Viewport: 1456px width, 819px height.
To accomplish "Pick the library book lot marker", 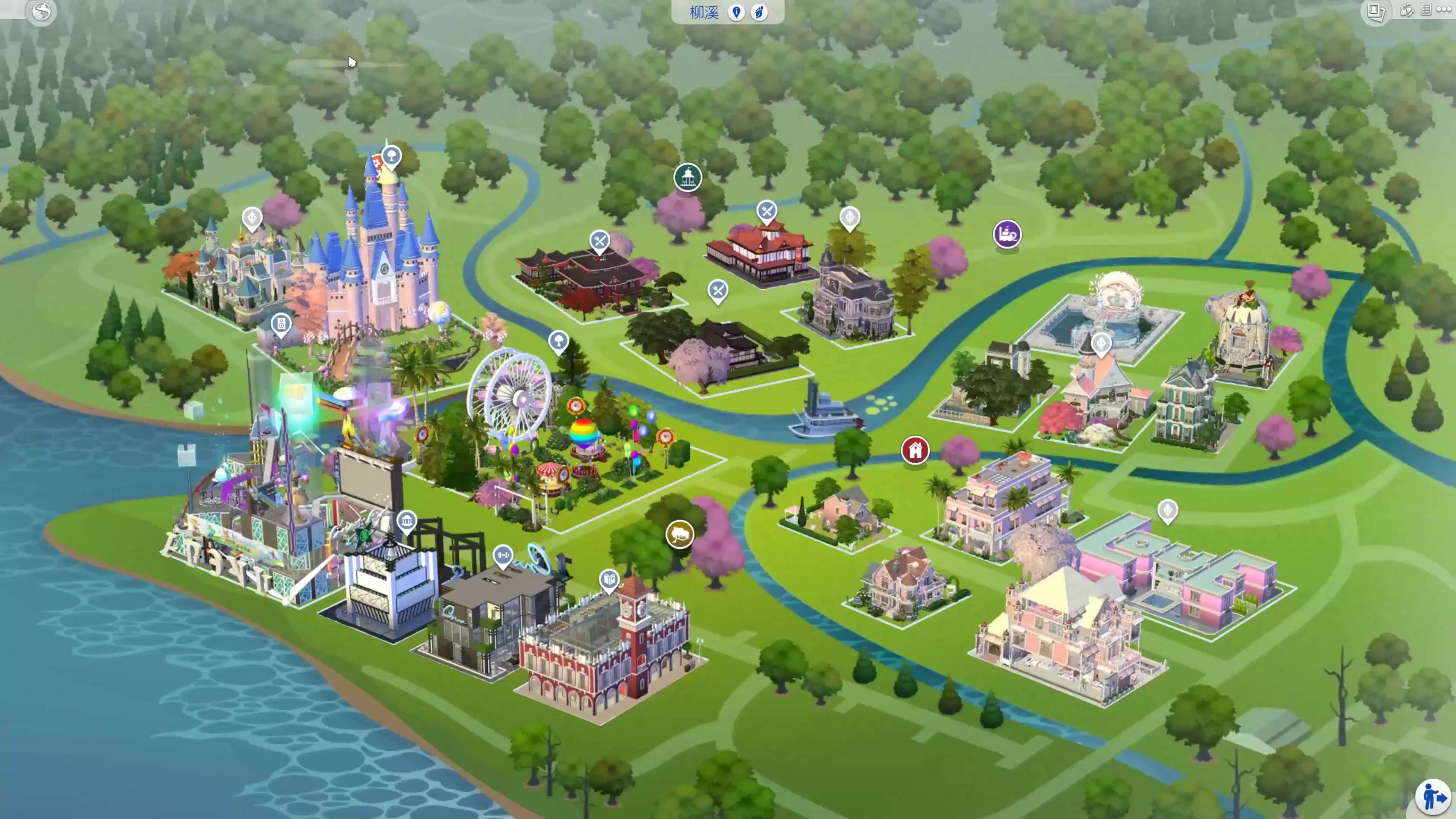I will 609,579.
